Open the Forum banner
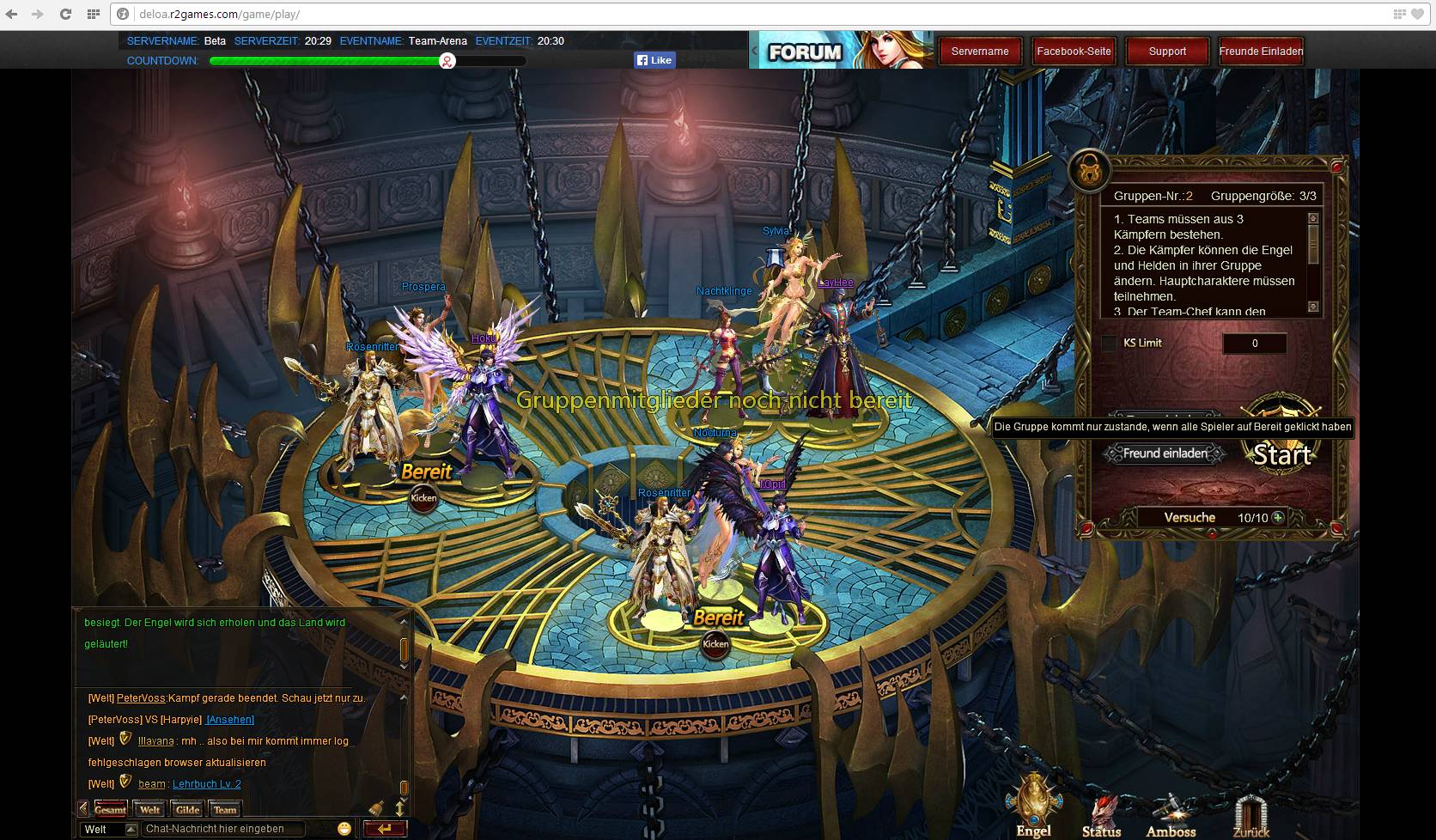This screenshot has height=840, width=1436. tap(842, 51)
